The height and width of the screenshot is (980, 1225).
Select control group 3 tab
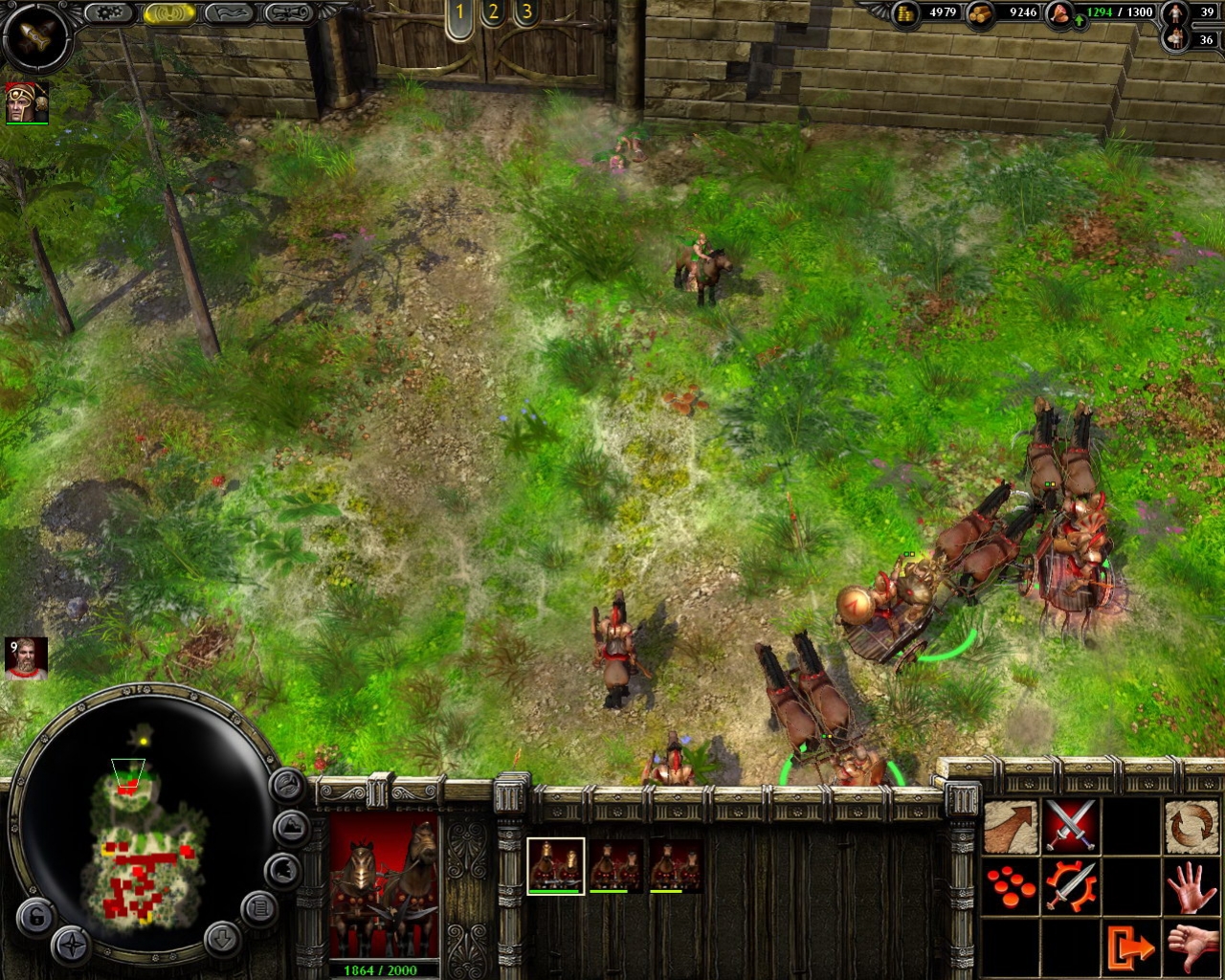tap(526, 13)
